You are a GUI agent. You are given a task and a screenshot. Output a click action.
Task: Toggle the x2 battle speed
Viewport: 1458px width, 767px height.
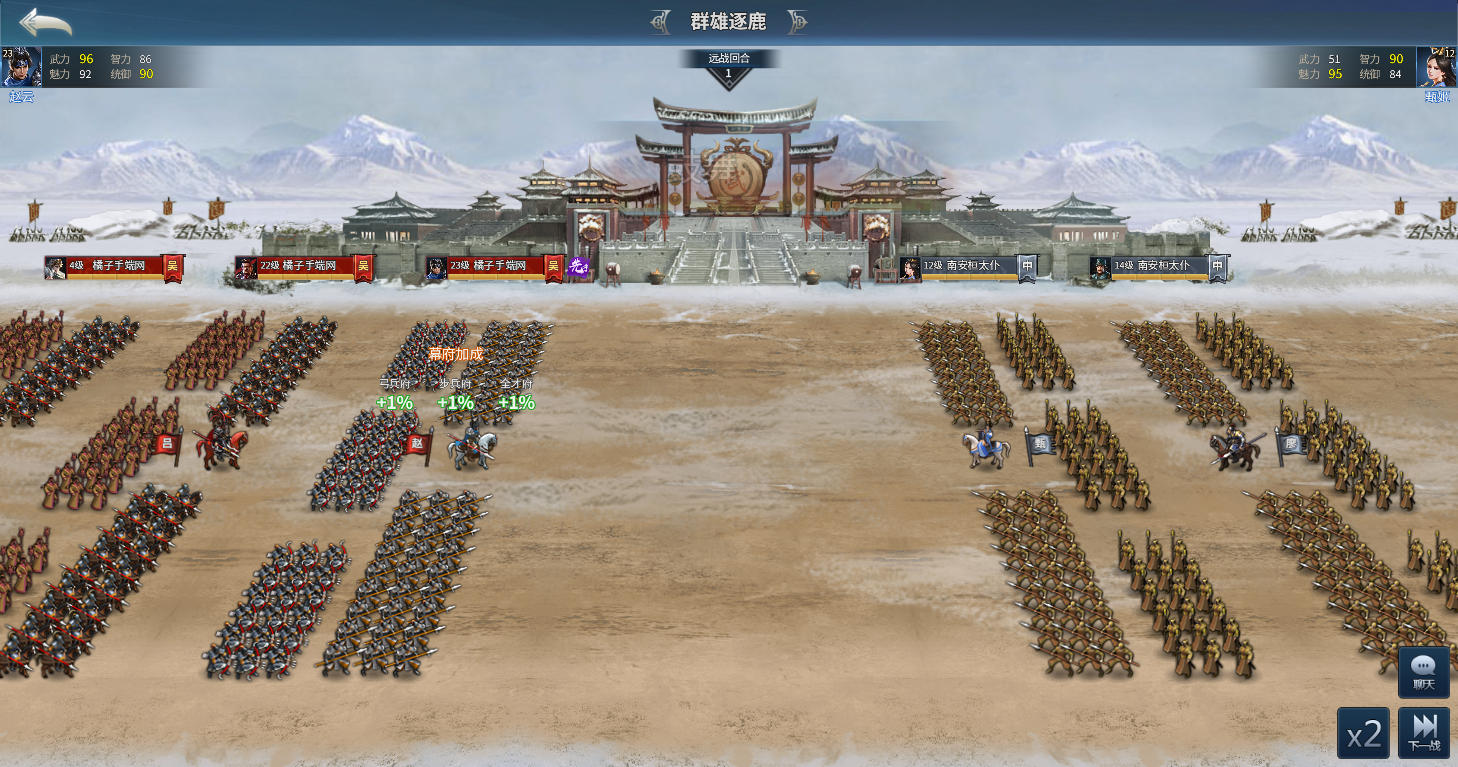coord(1363,735)
